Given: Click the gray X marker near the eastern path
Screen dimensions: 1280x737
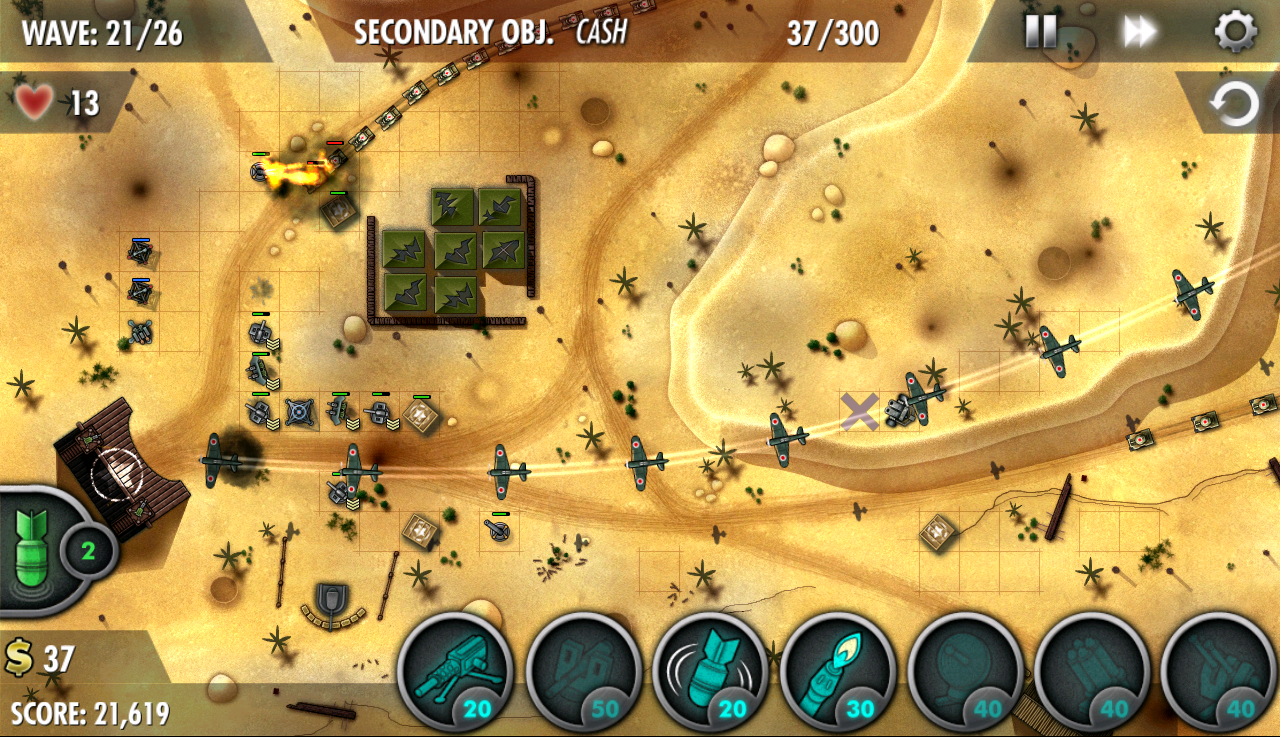Looking at the screenshot, I should pos(860,408).
